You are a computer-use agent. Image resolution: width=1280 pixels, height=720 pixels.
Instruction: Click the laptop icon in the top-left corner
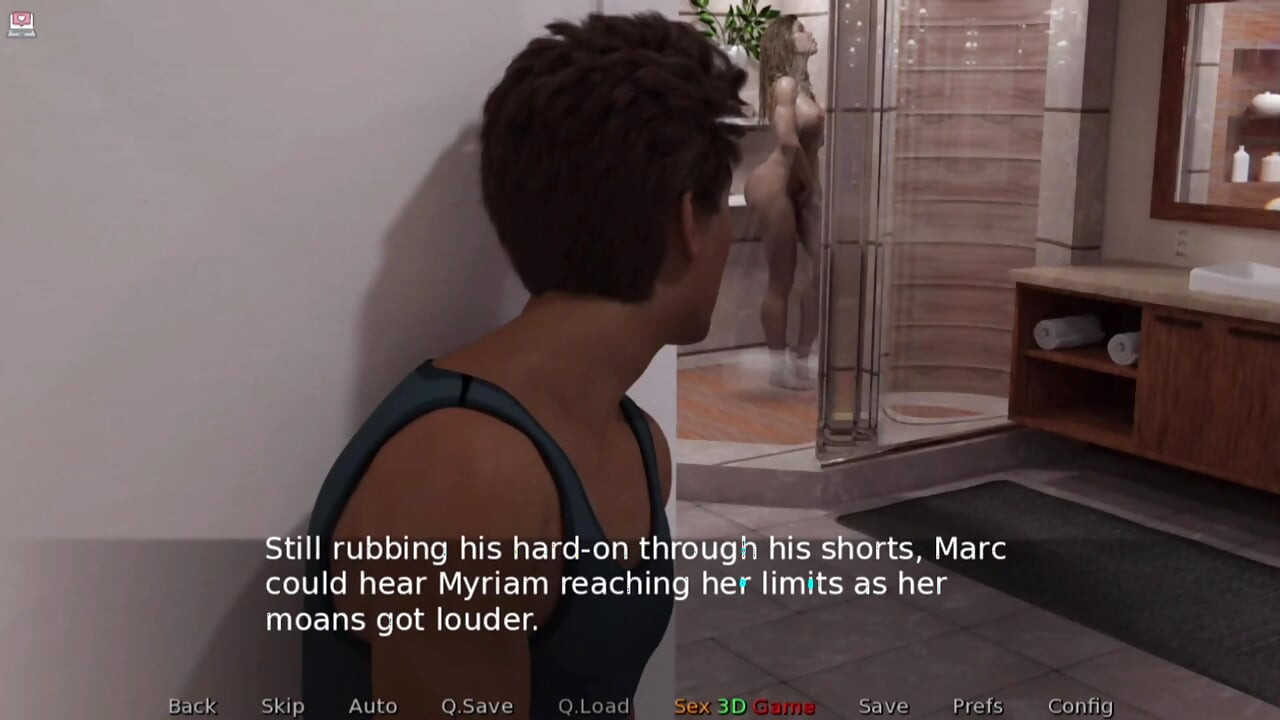pos(22,25)
